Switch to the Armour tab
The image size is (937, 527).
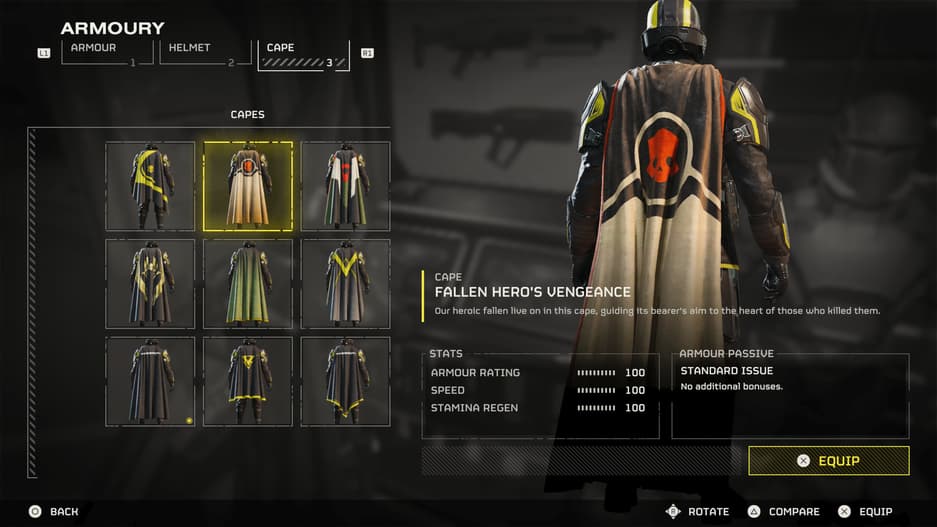(x=107, y=52)
